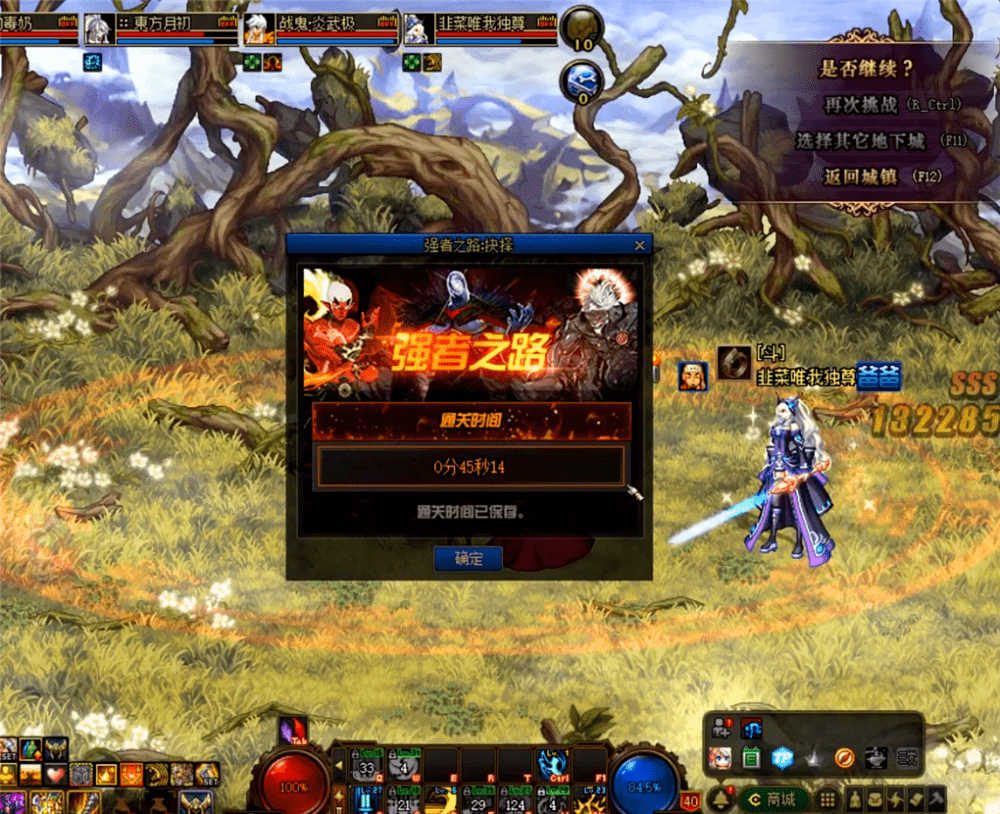
Task: Open the 商城 shop
Action: point(775,799)
